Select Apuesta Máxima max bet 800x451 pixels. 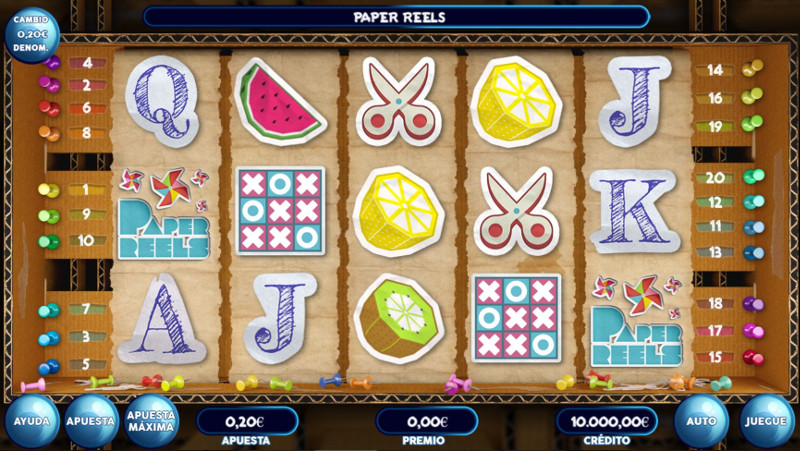coord(152,421)
